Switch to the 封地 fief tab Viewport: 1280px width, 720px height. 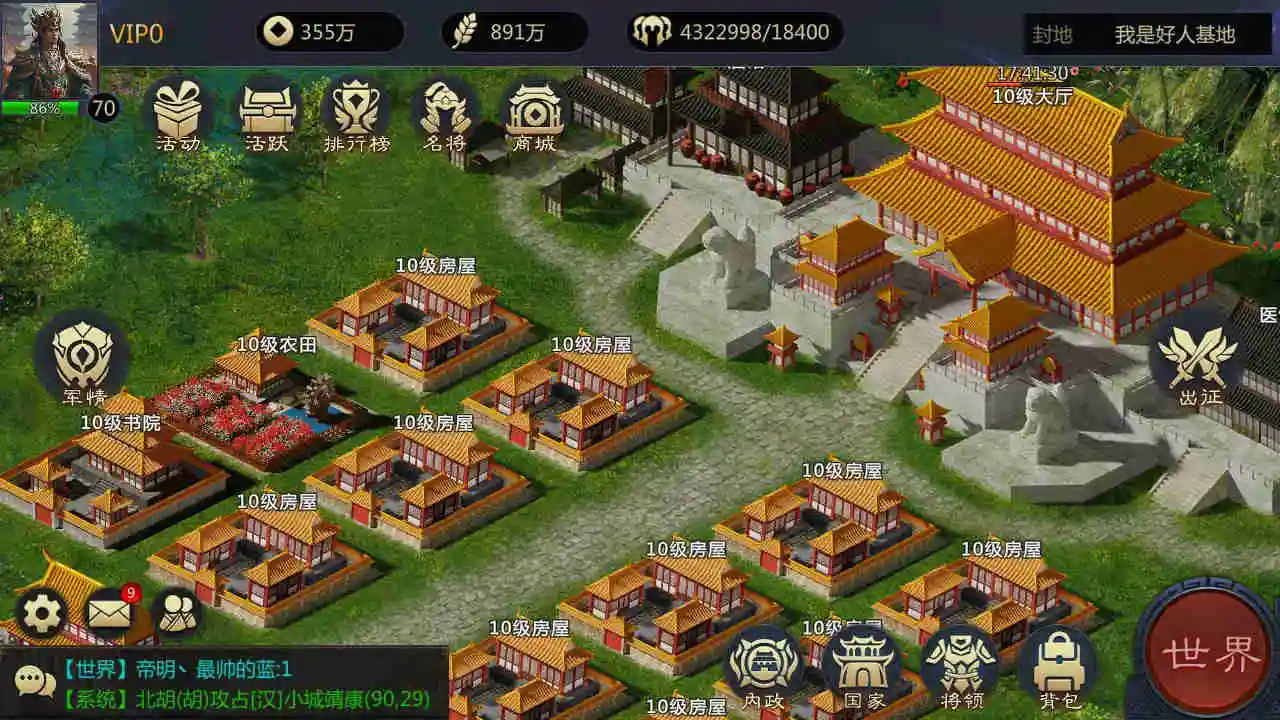tap(1055, 32)
